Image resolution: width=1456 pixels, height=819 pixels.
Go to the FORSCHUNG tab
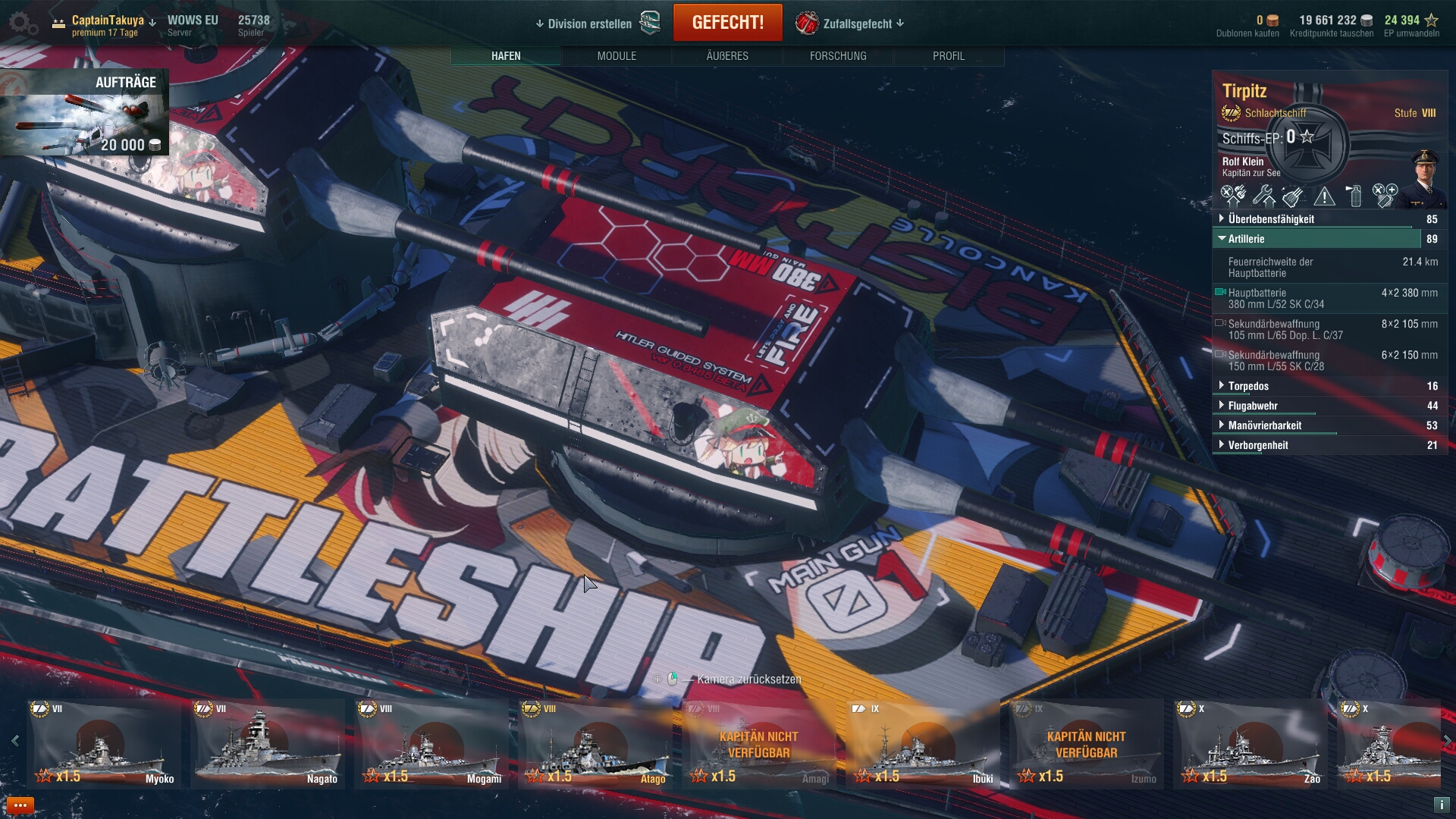click(x=837, y=56)
